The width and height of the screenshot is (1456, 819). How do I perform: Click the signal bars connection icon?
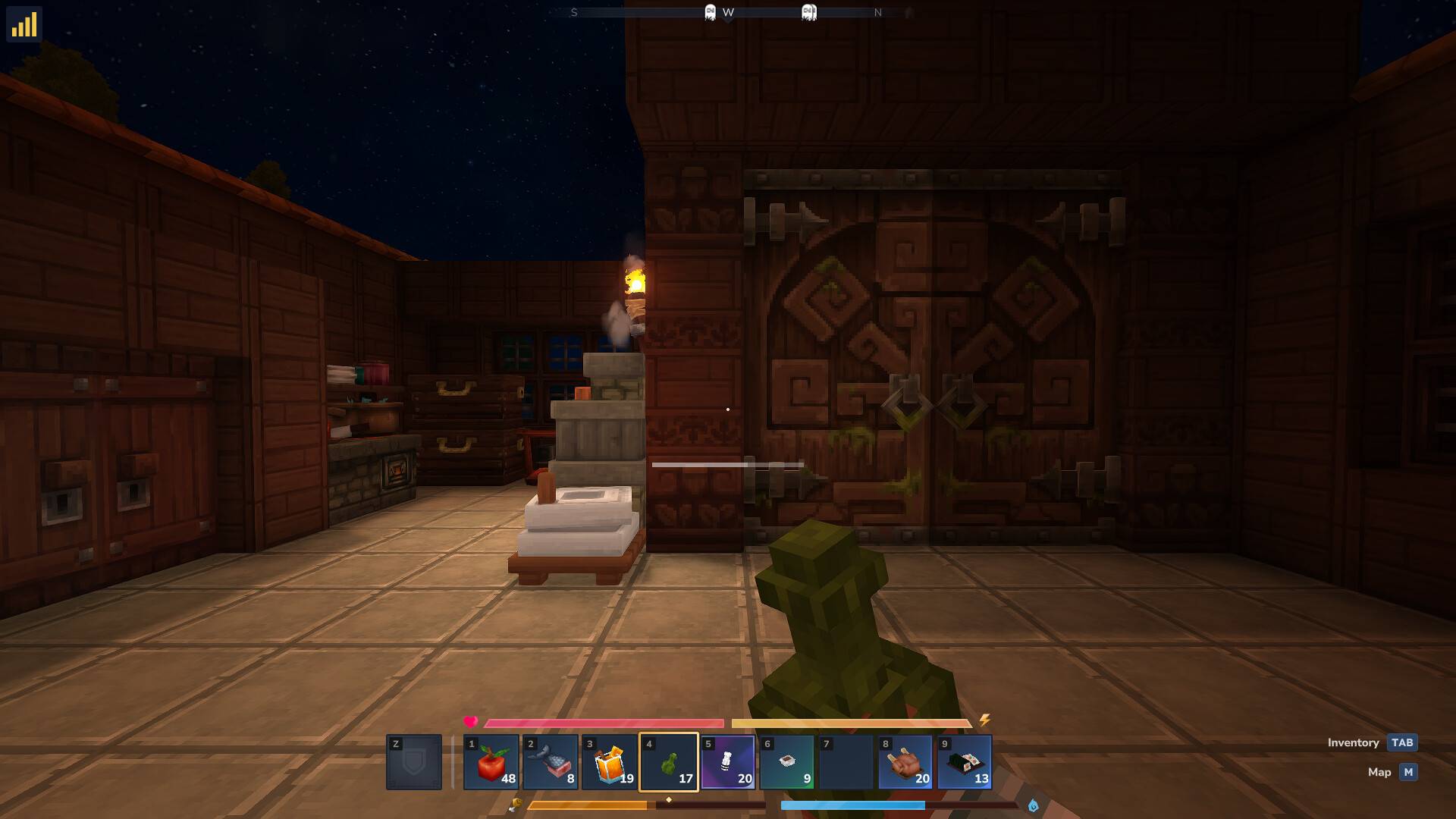tap(24, 24)
